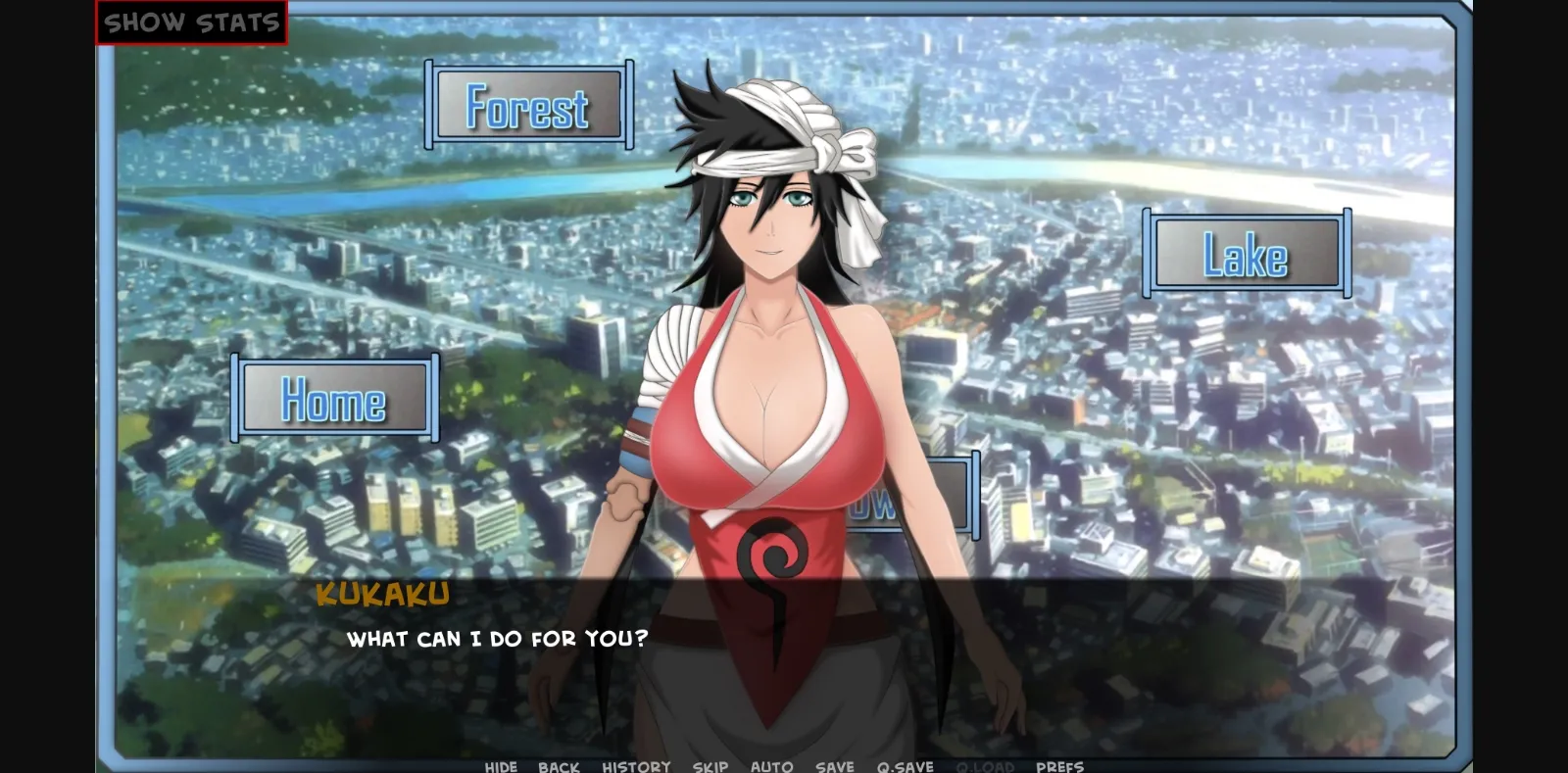
Task: Click the line 'WHAT CAN I DO FOR YOU?'
Action: [x=496, y=638]
